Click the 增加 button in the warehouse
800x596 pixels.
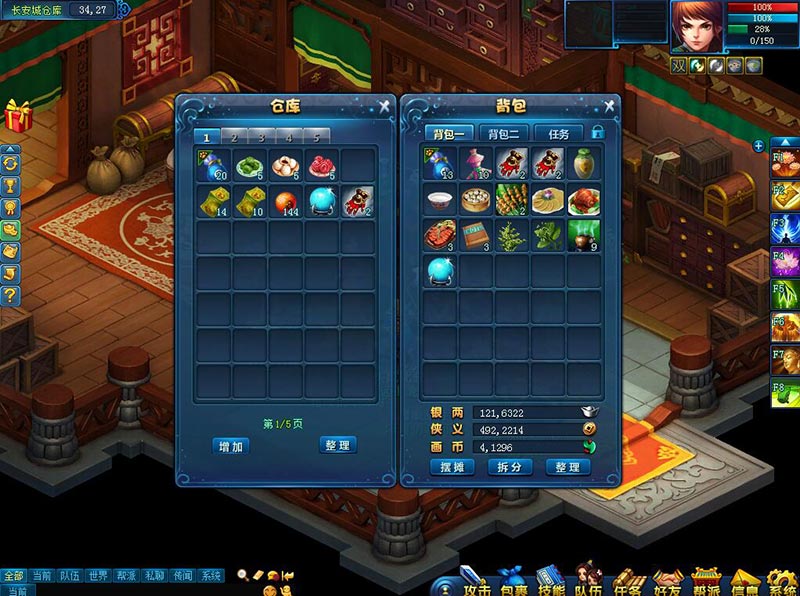click(231, 446)
